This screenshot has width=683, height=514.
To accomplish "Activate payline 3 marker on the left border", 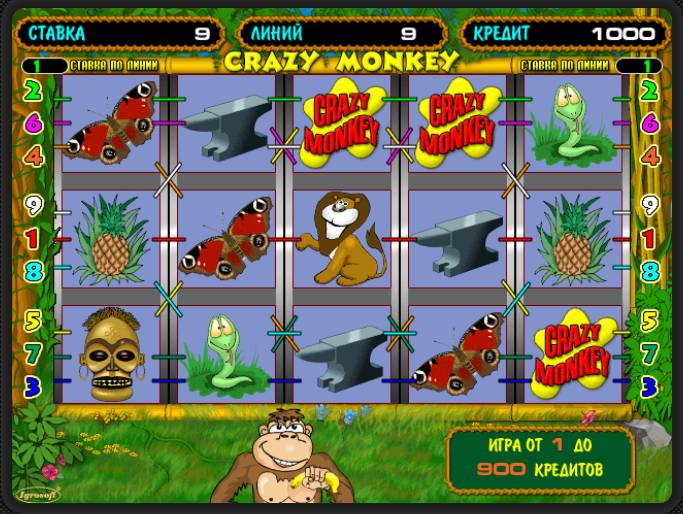I will click(32, 385).
